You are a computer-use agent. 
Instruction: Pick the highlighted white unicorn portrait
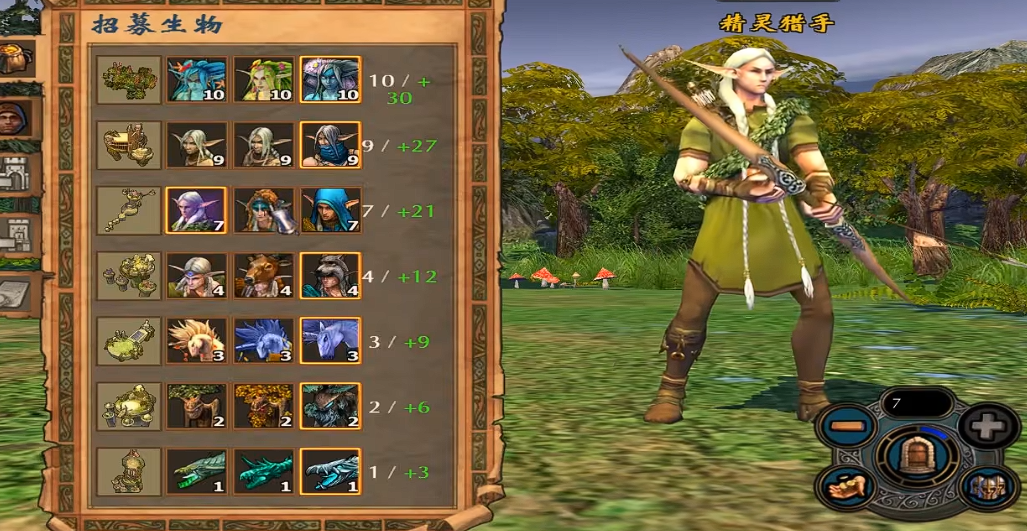pos(330,341)
